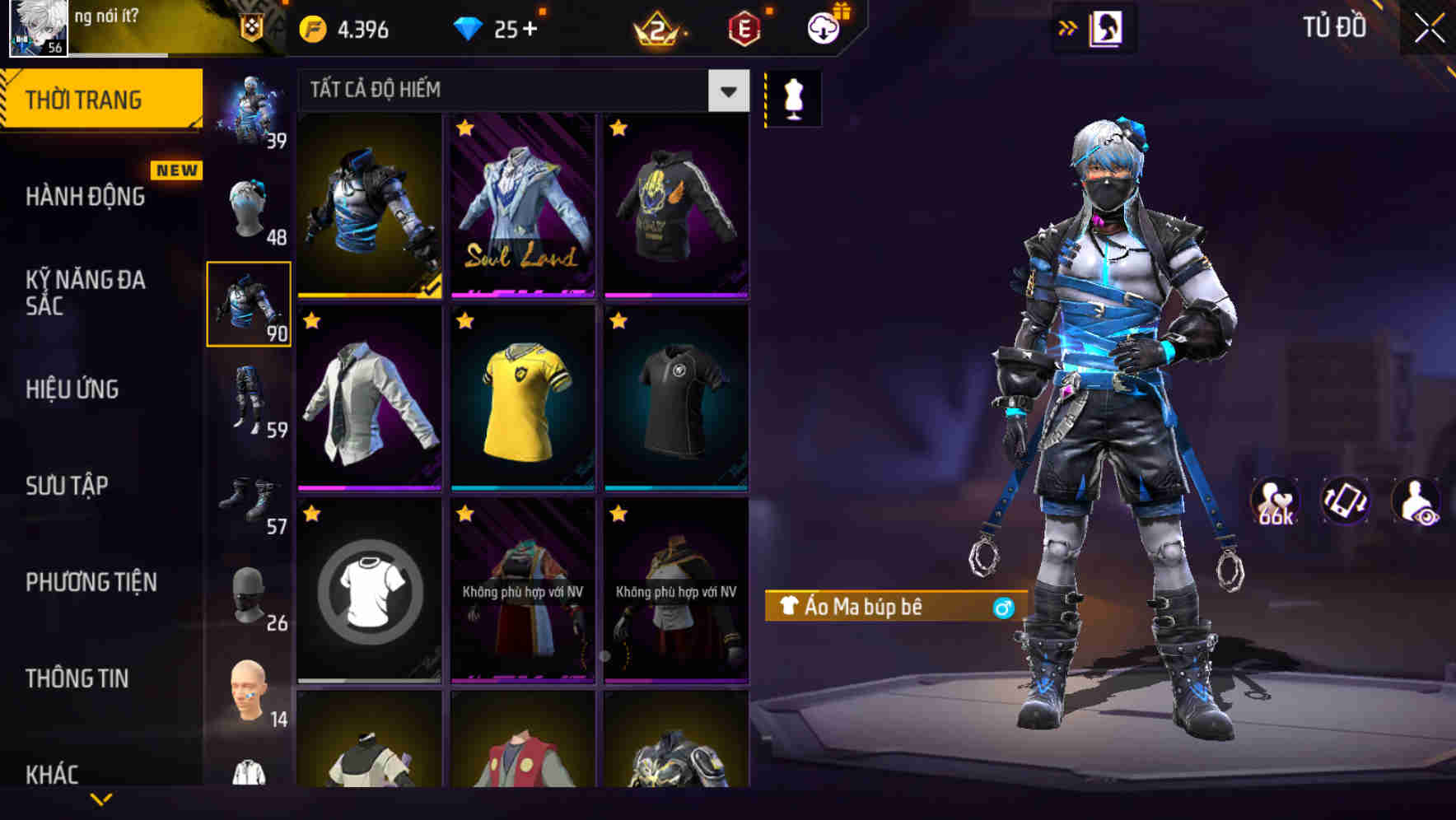The height and width of the screenshot is (820, 1456).
Task: Click the diamond balance icon
Action: pos(469,26)
